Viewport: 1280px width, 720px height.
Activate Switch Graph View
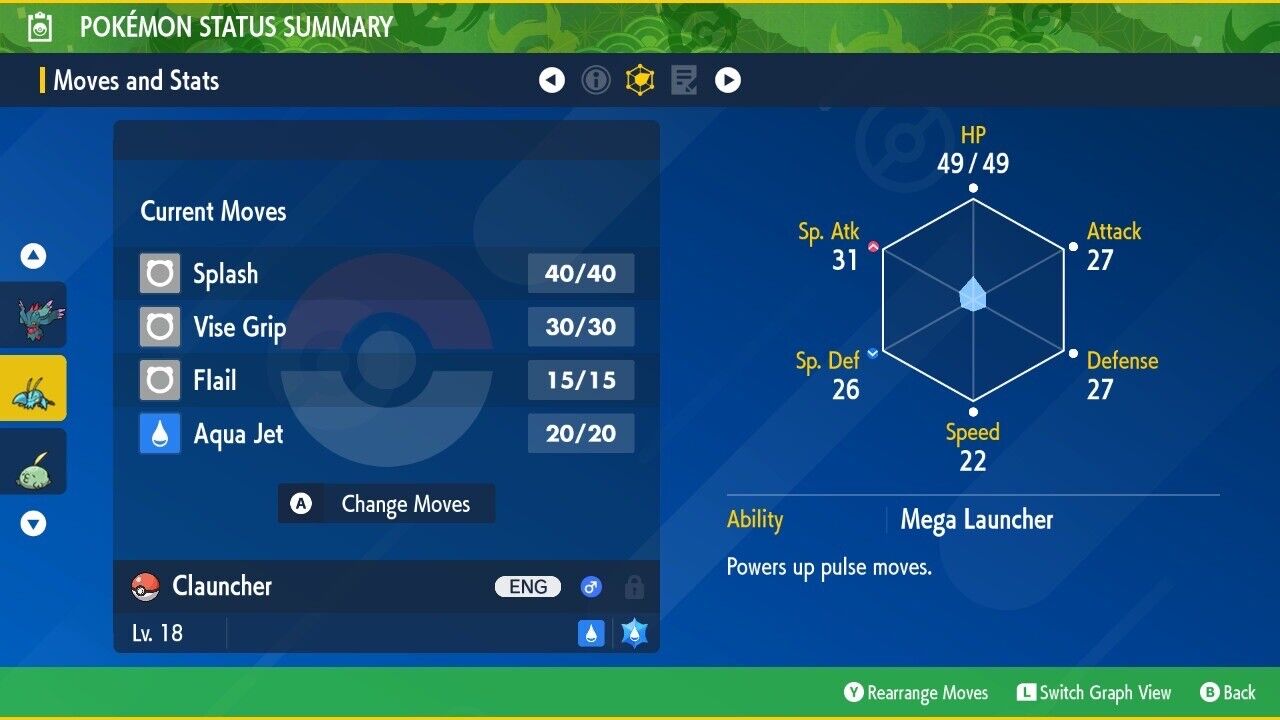tap(1094, 693)
